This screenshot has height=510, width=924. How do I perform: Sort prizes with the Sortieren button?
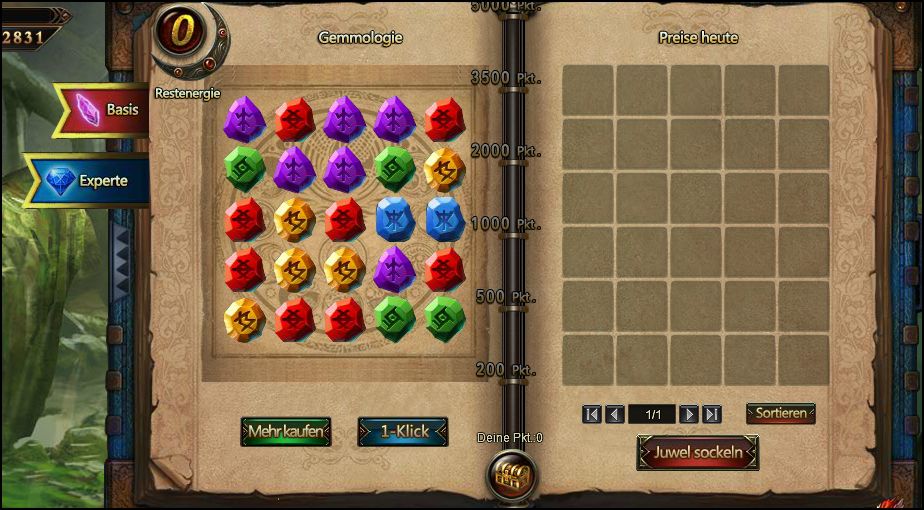(780, 413)
